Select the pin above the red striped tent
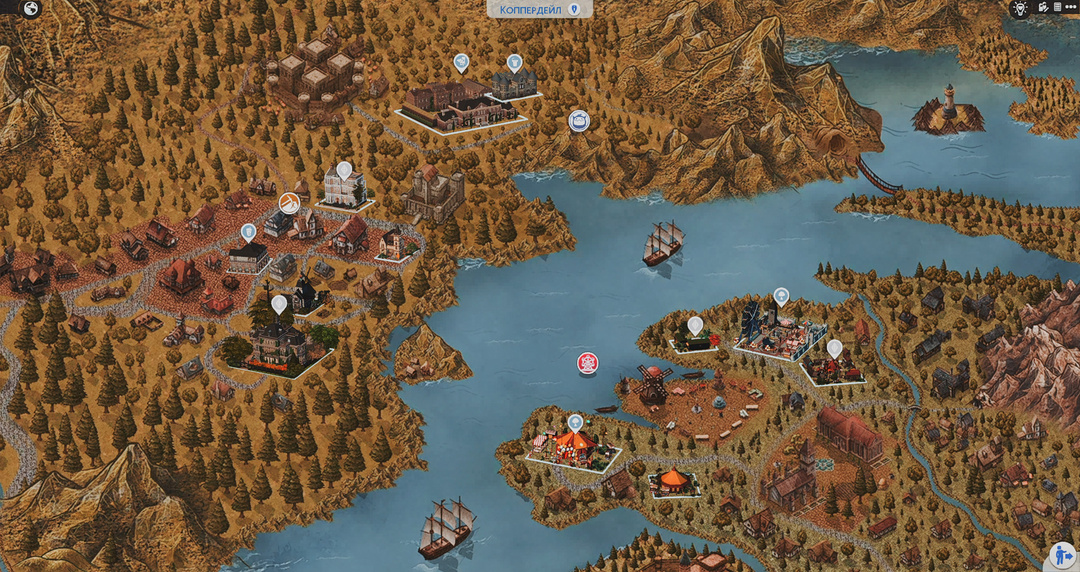 point(575,423)
